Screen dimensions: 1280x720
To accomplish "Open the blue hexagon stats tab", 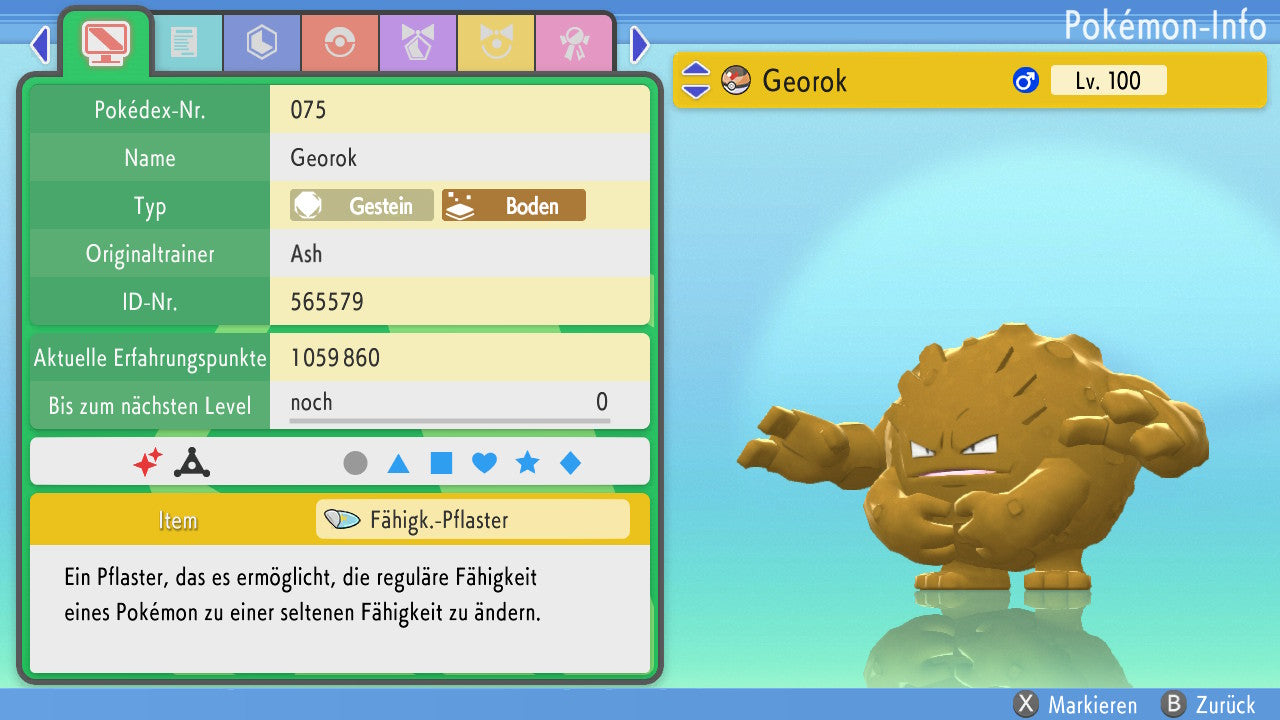I will (x=262, y=43).
